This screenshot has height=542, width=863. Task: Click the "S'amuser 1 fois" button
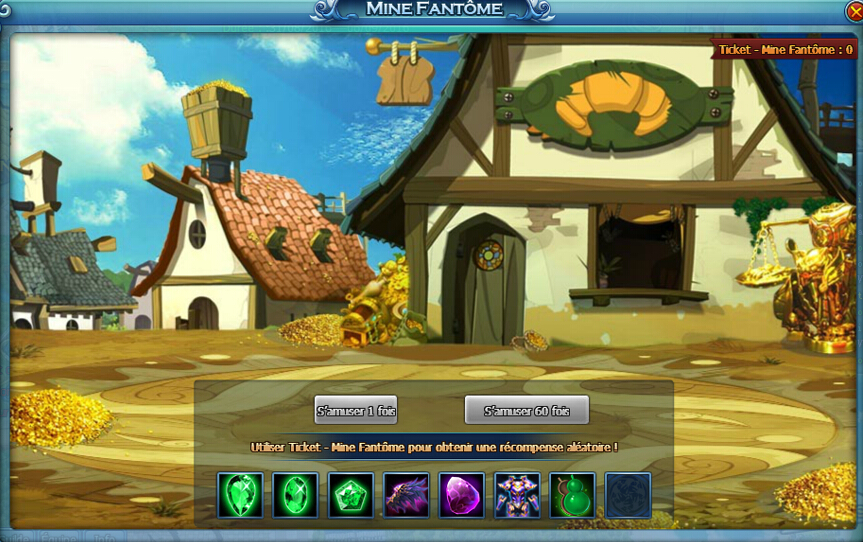click(356, 410)
